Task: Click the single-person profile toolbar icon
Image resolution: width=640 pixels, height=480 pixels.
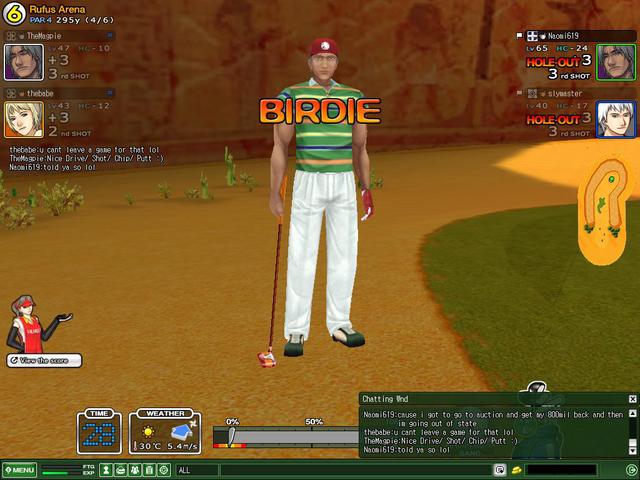Action: pos(105,470)
